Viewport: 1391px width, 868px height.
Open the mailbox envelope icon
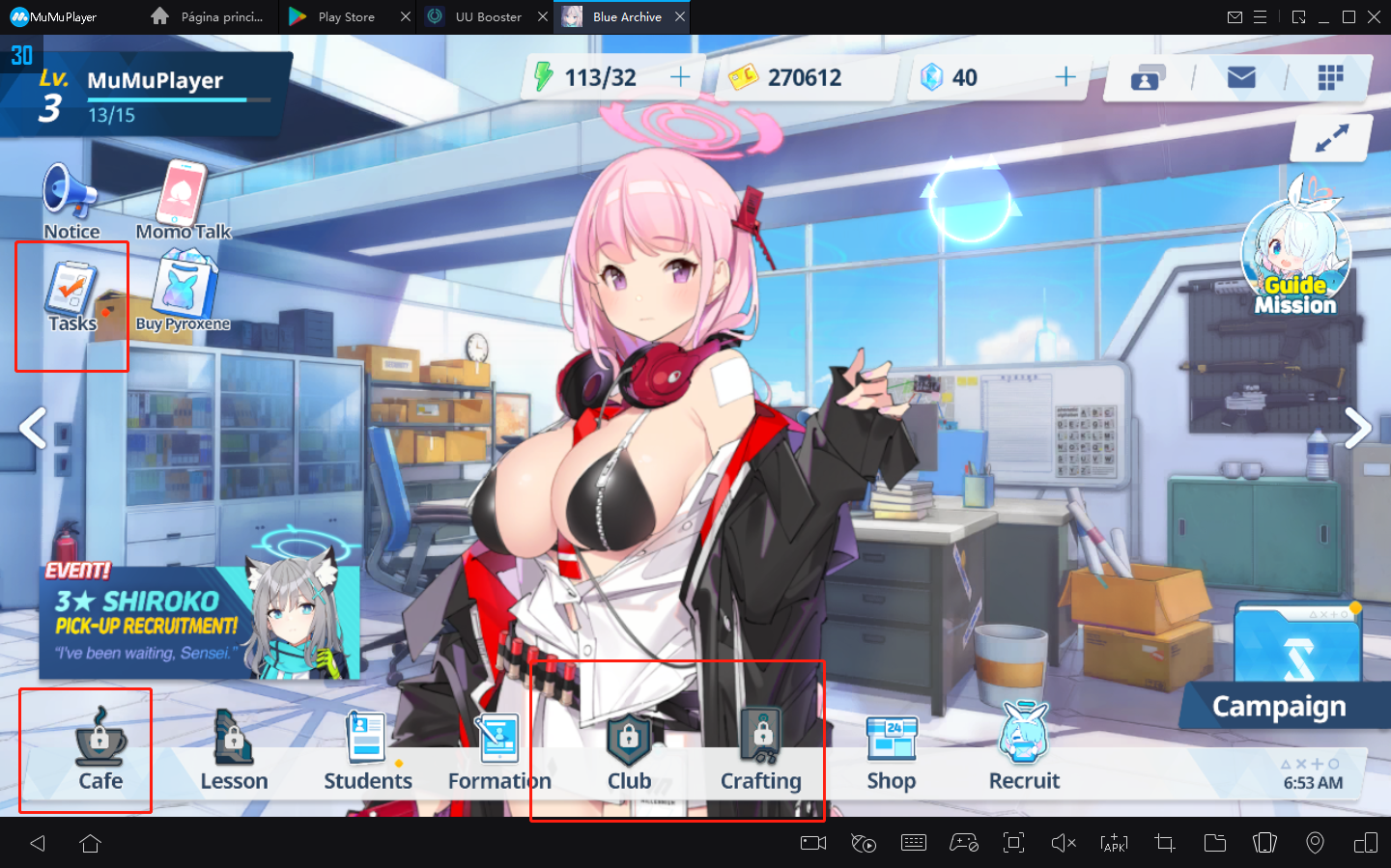(1240, 77)
